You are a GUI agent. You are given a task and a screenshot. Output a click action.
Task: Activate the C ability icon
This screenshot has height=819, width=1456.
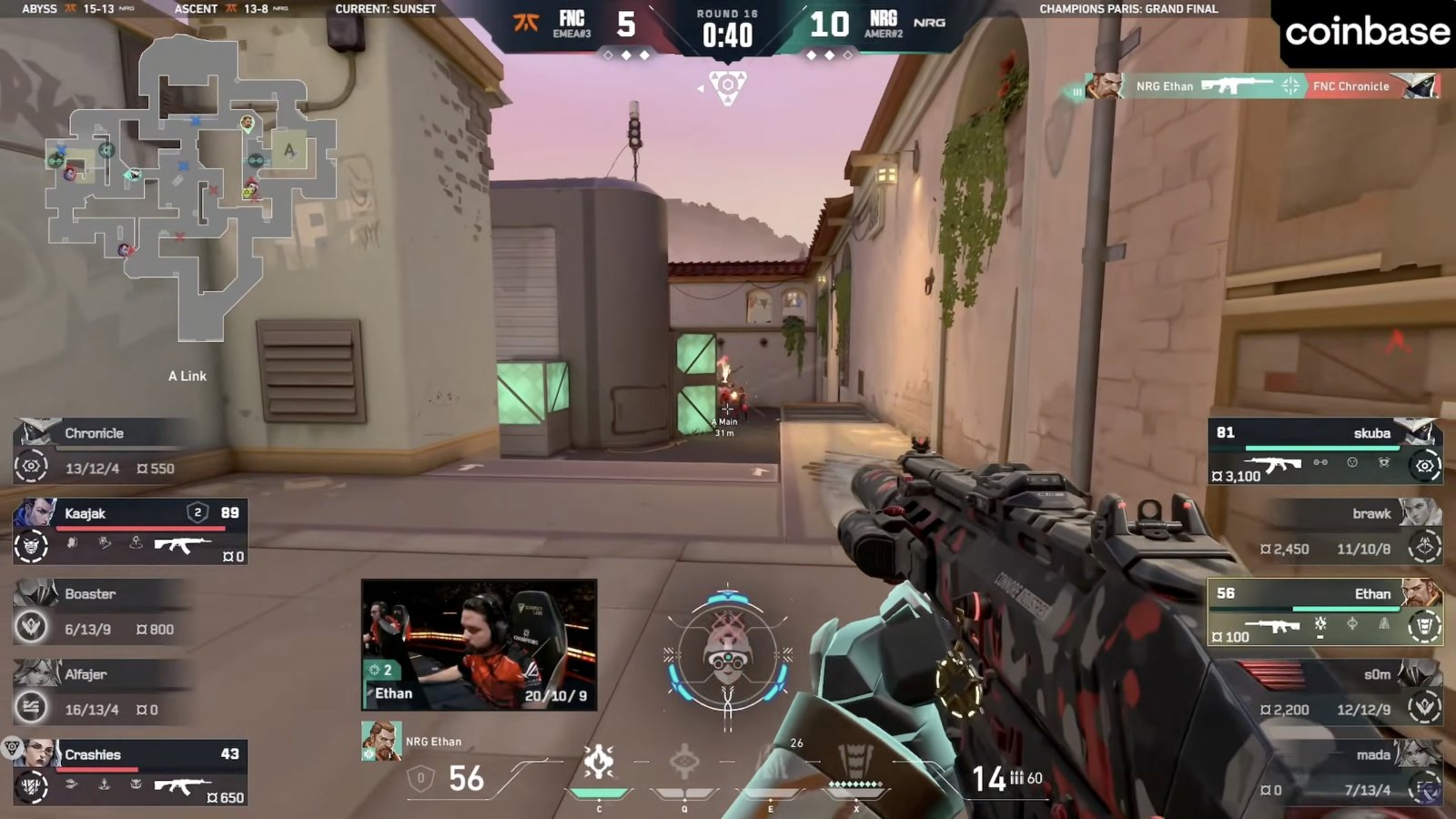599,763
